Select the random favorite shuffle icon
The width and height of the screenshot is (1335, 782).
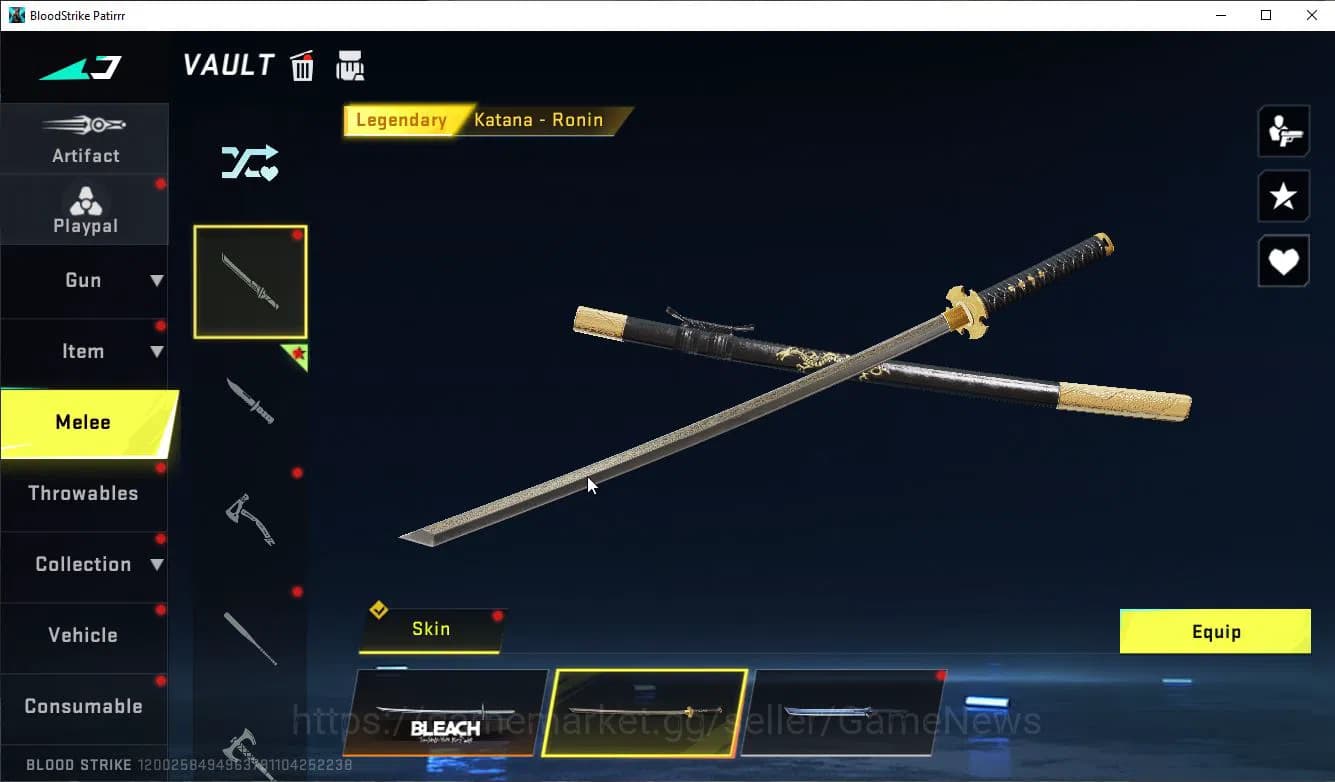(x=249, y=163)
